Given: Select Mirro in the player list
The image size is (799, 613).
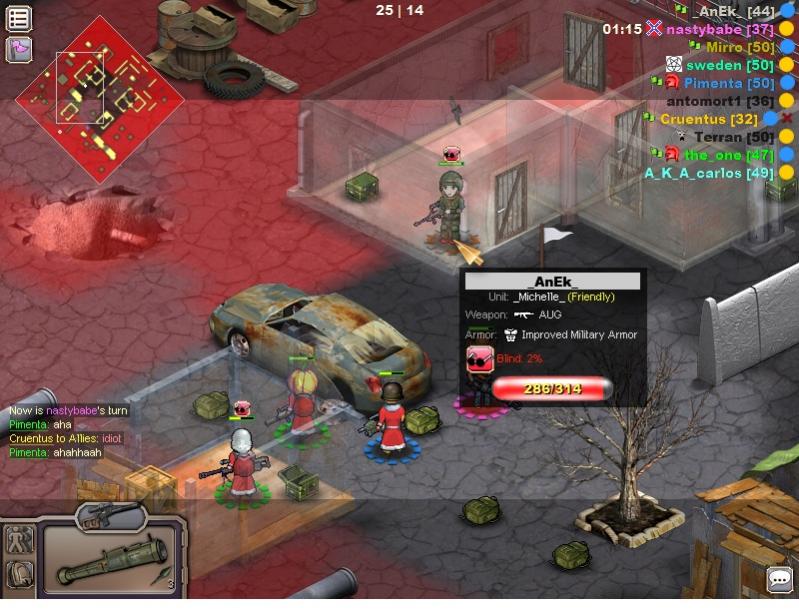Looking at the screenshot, I should (739, 47).
